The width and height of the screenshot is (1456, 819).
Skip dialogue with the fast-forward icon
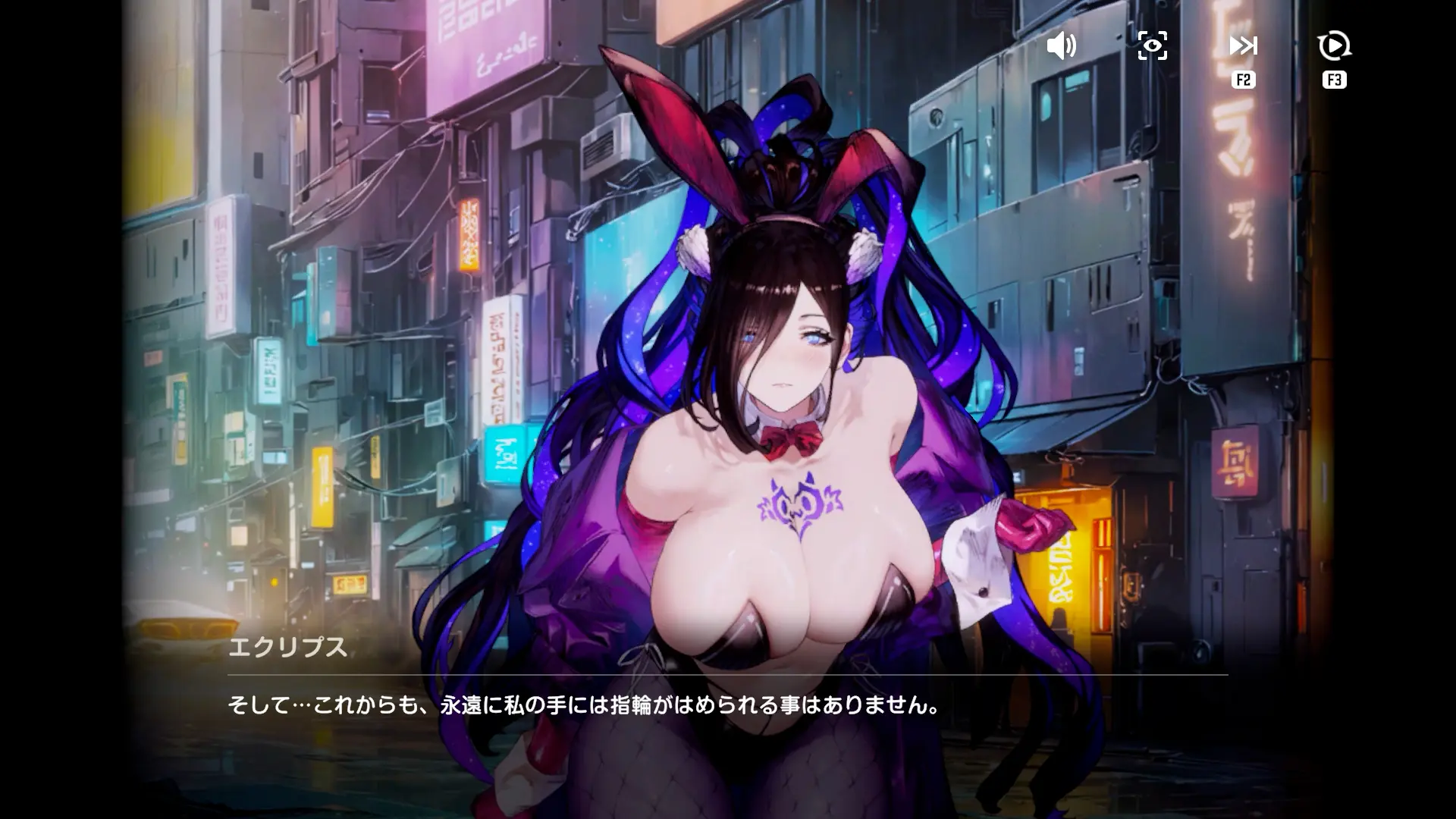[x=1243, y=46]
